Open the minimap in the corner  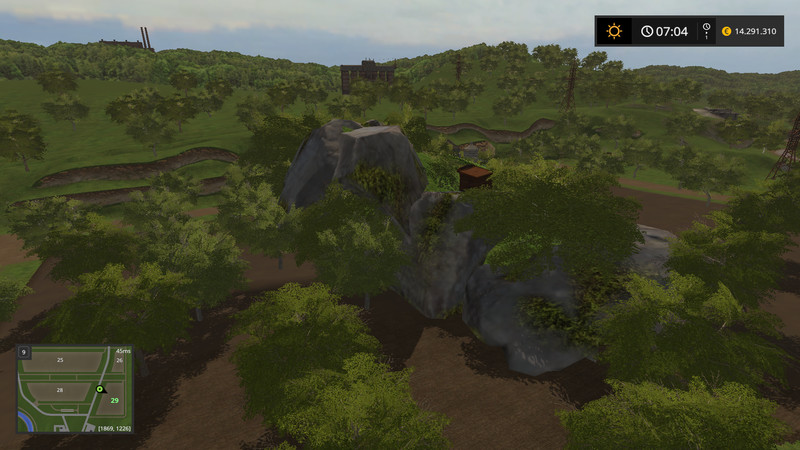[x=74, y=388]
